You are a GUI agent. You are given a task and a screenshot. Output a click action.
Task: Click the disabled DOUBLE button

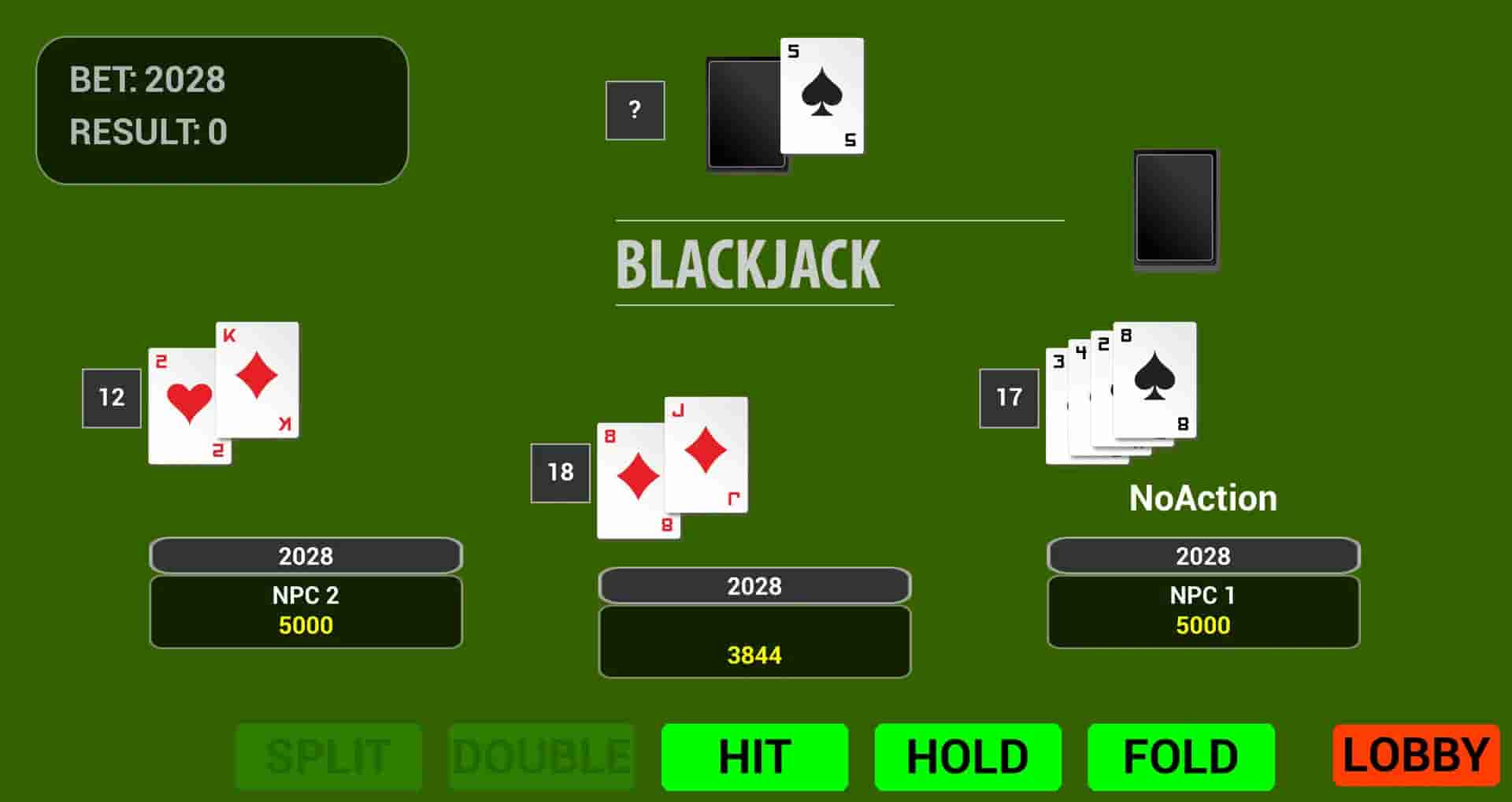[541, 757]
